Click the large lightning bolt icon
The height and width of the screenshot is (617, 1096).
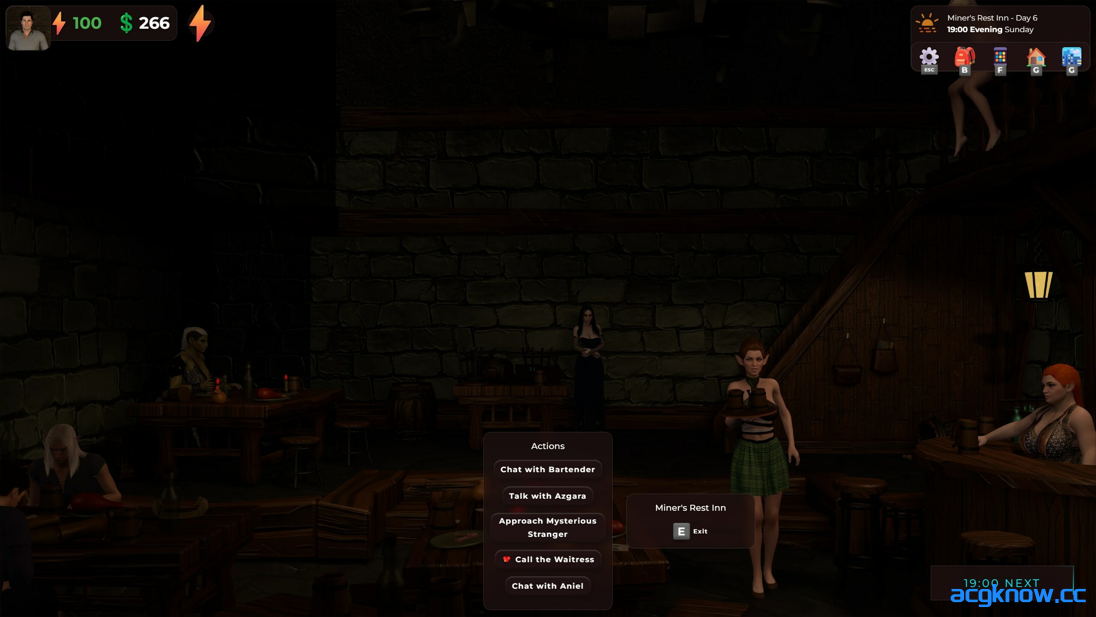pos(201,23)
